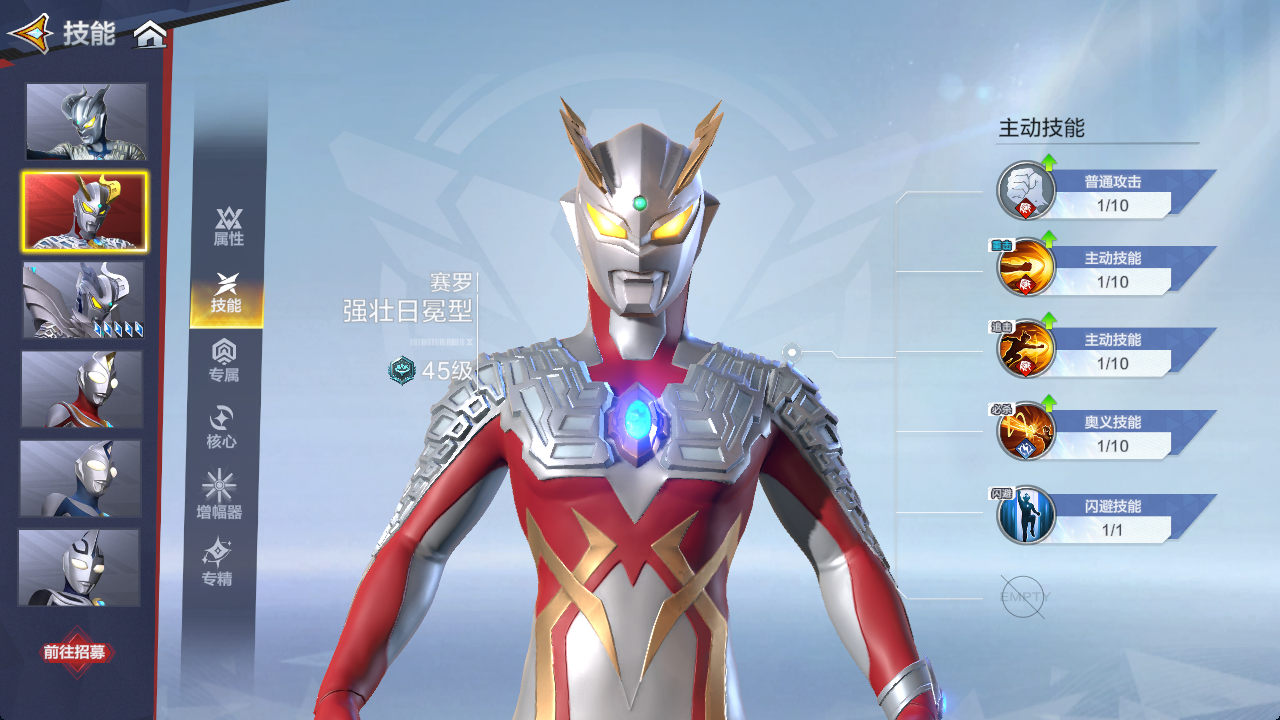Return to home via house icon
1280x720 pixels.
(150, 35)
